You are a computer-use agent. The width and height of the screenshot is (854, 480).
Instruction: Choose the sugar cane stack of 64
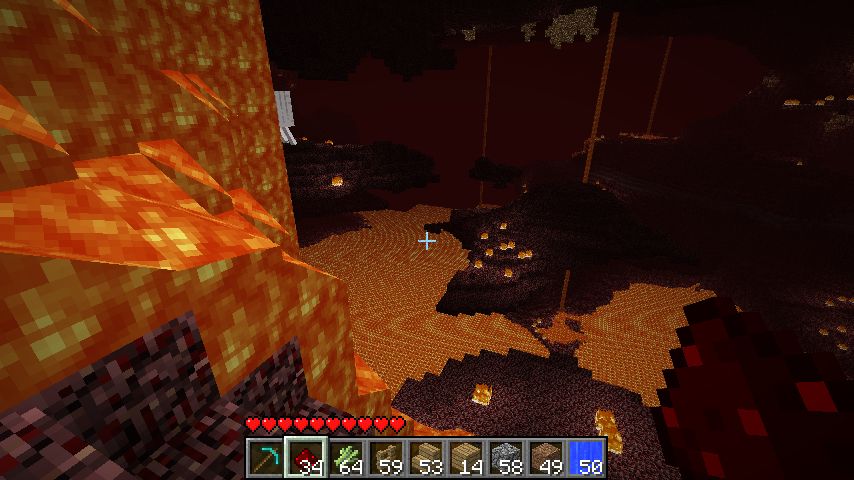[346, 457]
